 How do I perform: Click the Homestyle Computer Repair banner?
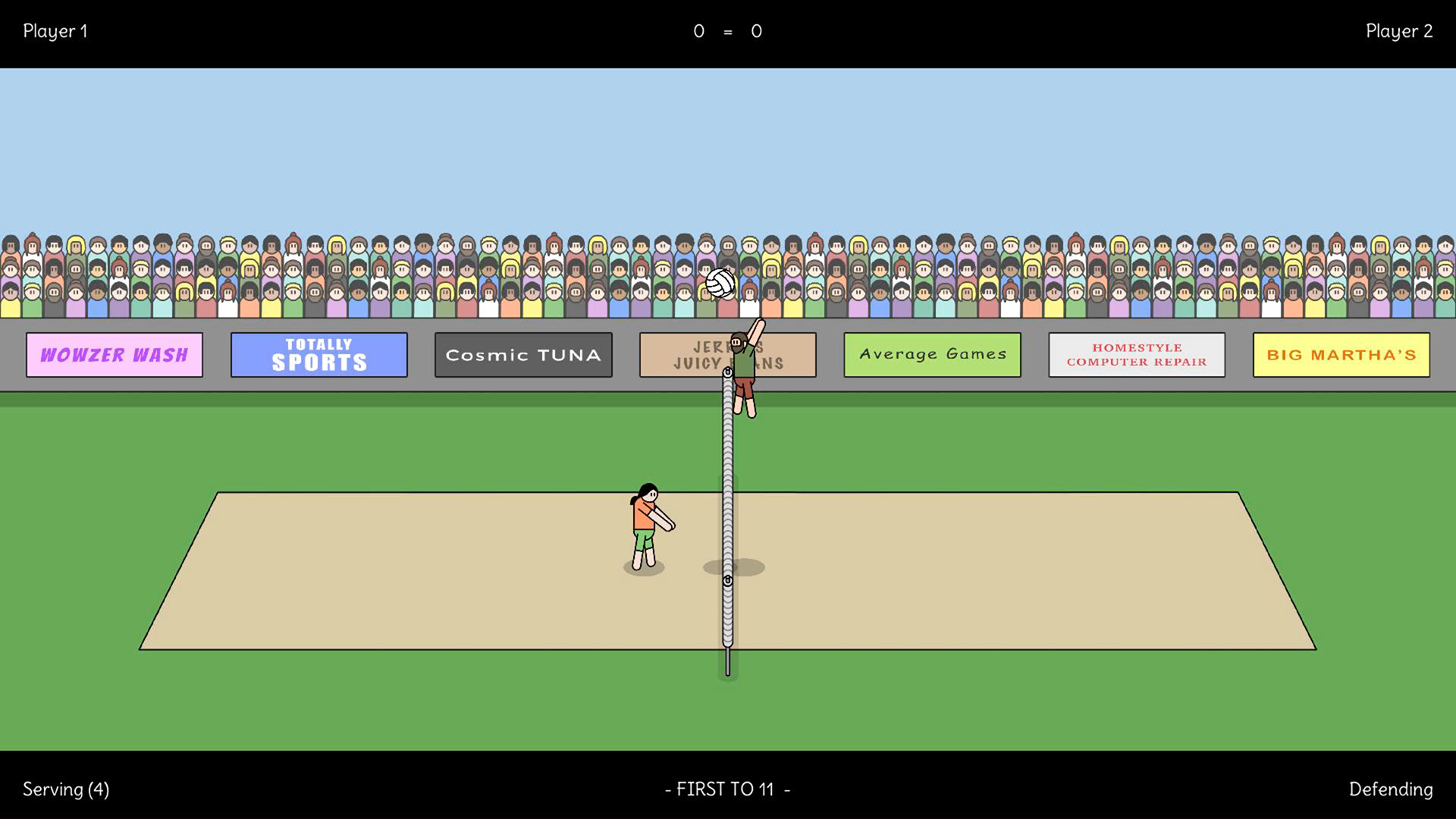[1136, 354]
